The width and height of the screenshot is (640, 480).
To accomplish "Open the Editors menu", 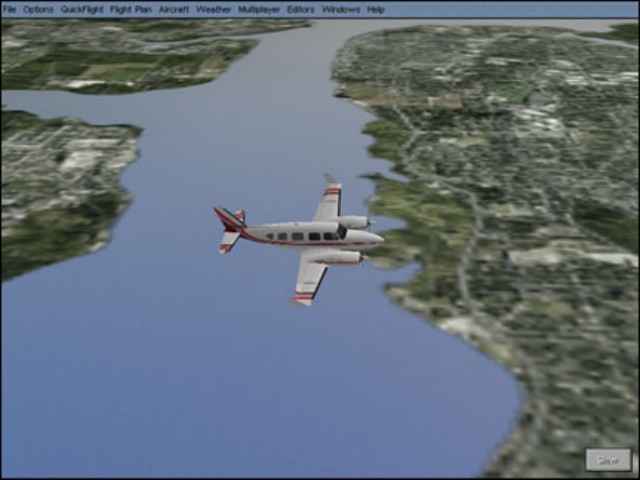I will 300,9.
